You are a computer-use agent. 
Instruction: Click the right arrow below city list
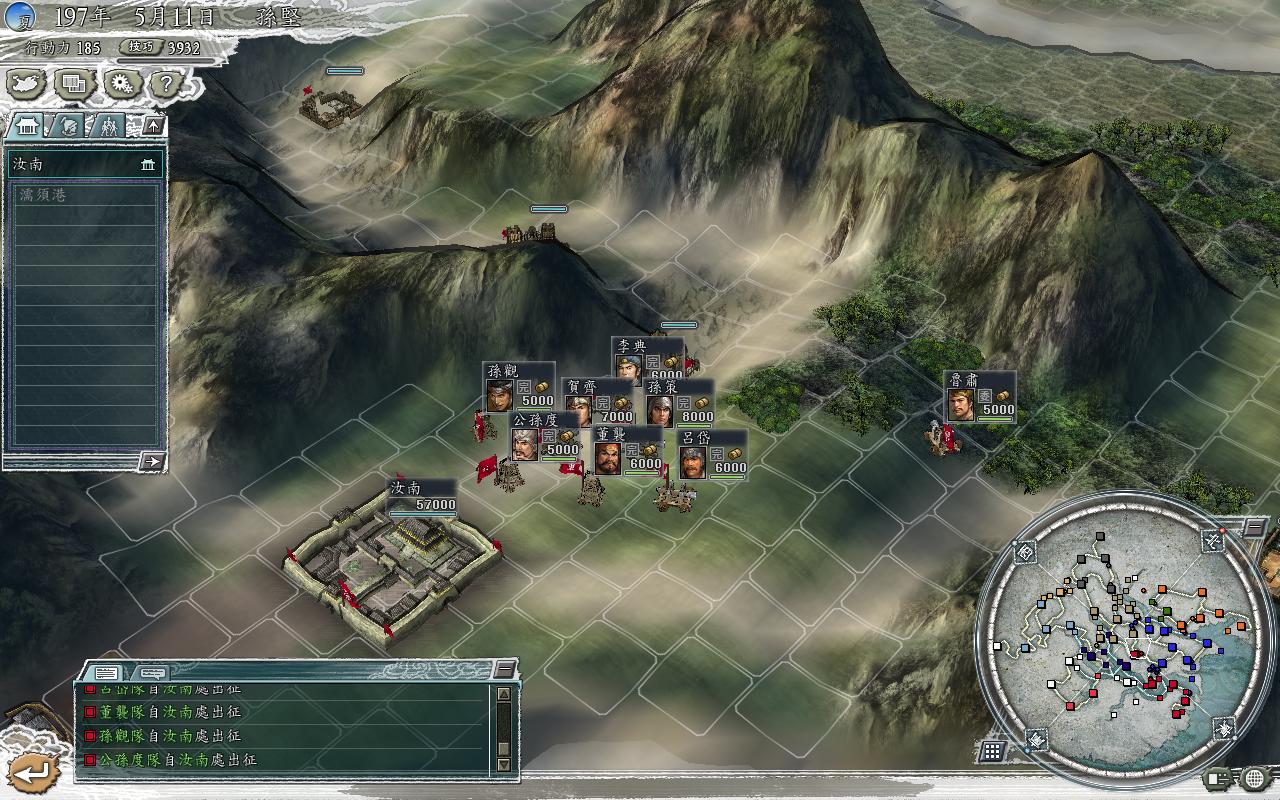coord(152,461)
